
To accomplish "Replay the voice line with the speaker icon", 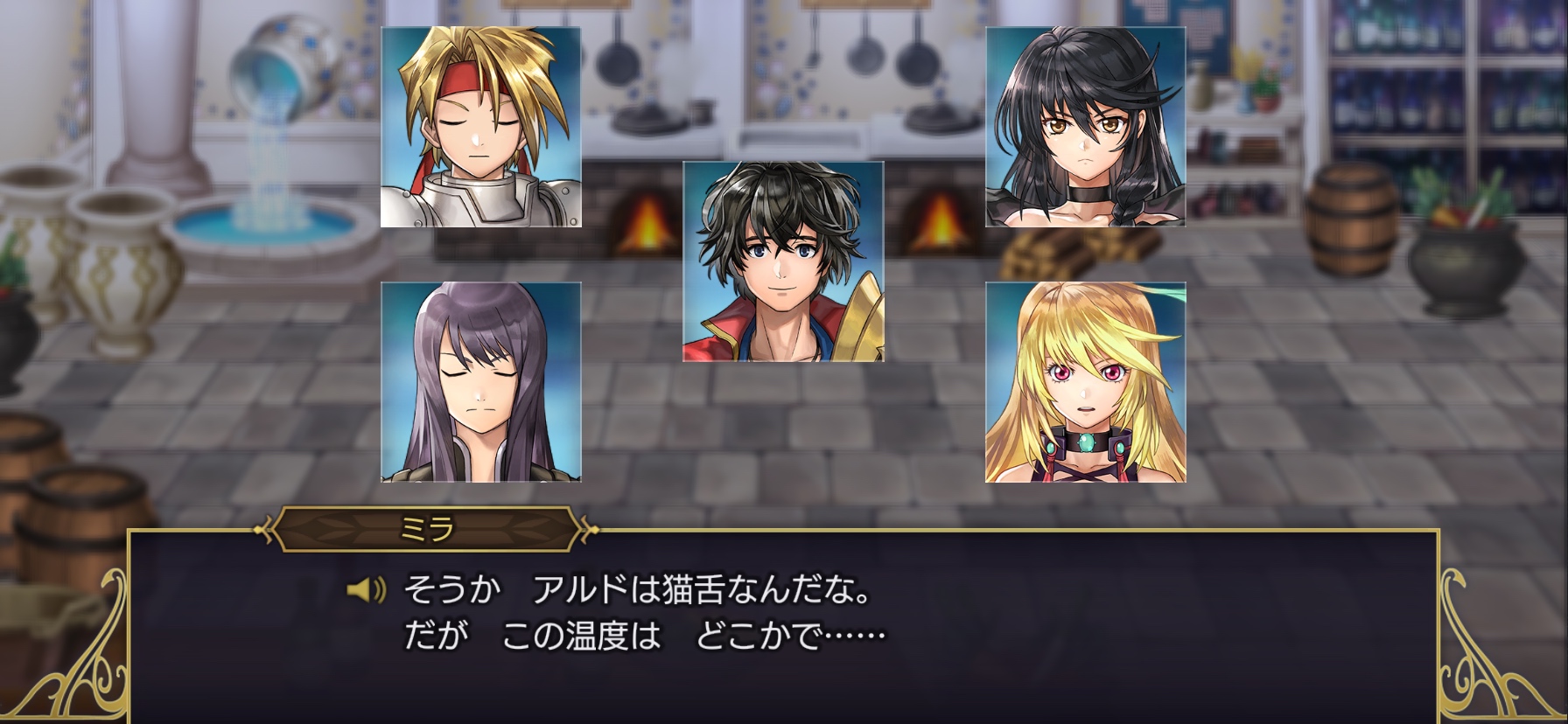I will click(x=367, y=591).
